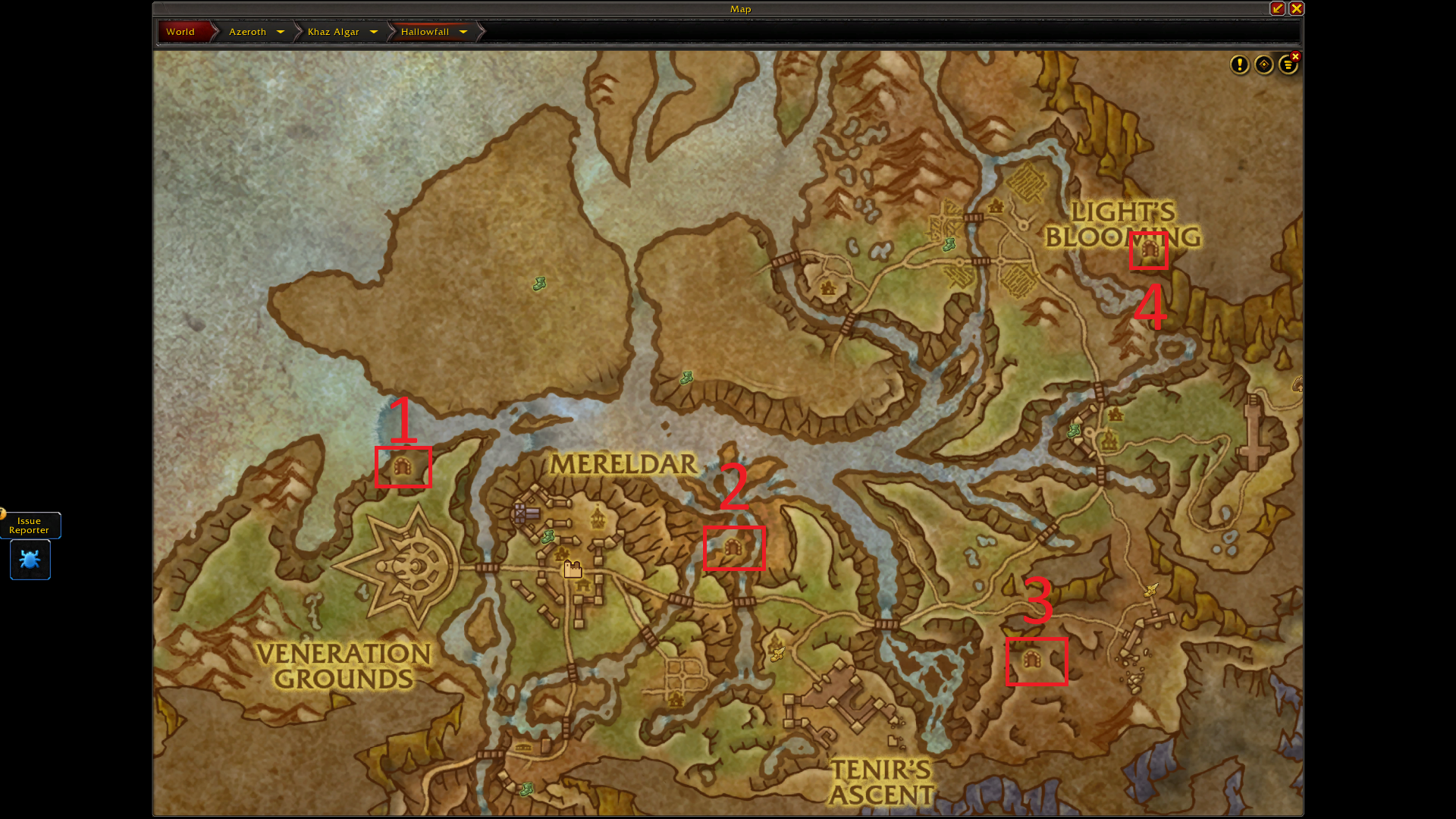This screenshot has height=819, width=1456.
Task: Click the delve entrance marked 3
Action: tap(1031, 660)
